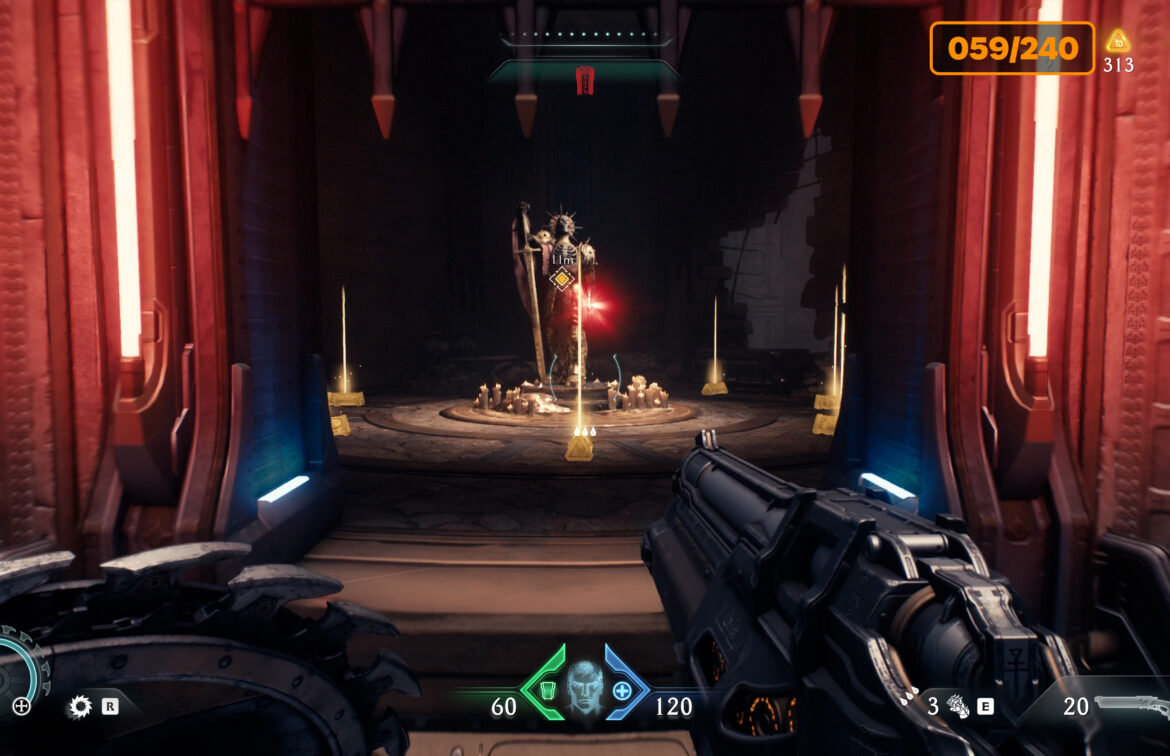Click the gauntlet melee charge icon
Screen dimensions: 1170x756
(x=957, y=707)
